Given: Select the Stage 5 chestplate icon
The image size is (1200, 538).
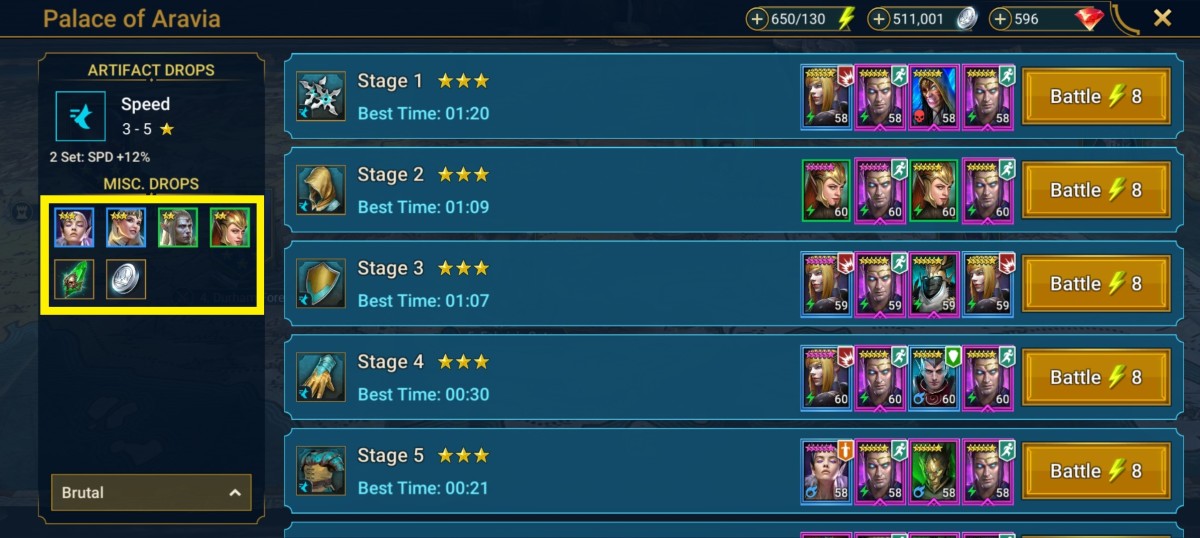Looking at the screenshot, I should point(321,471).
